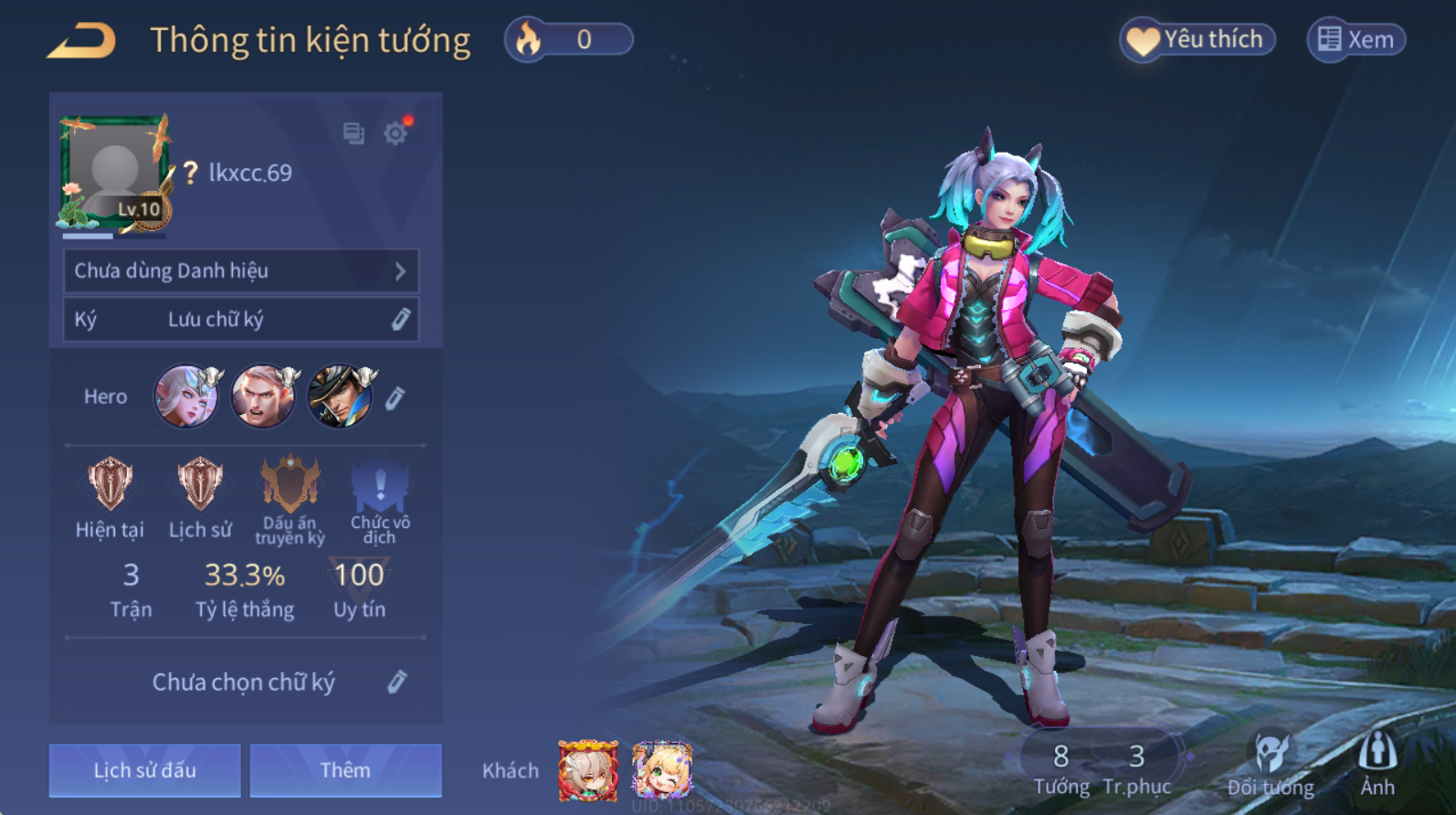
Task: Open profile settings gear icon
Action: 396,133
